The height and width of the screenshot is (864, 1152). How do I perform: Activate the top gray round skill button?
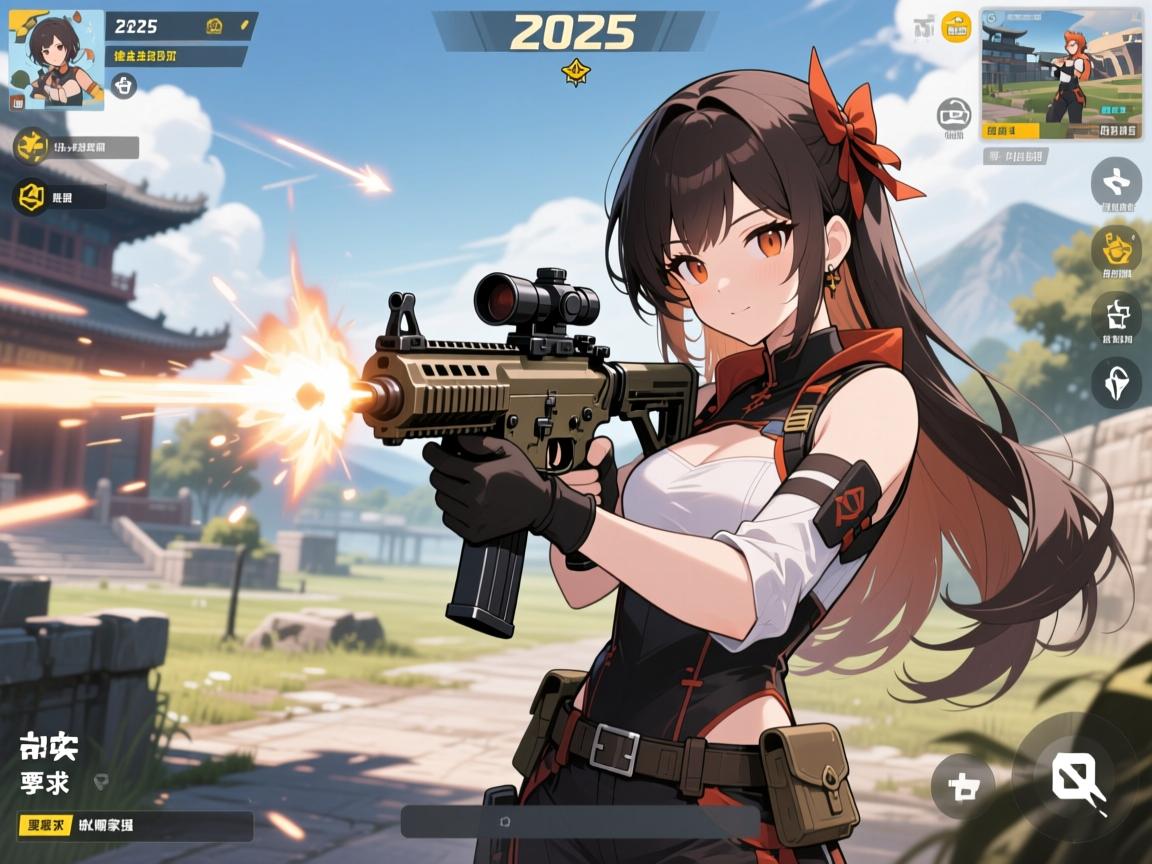[x=1116, y=183]
